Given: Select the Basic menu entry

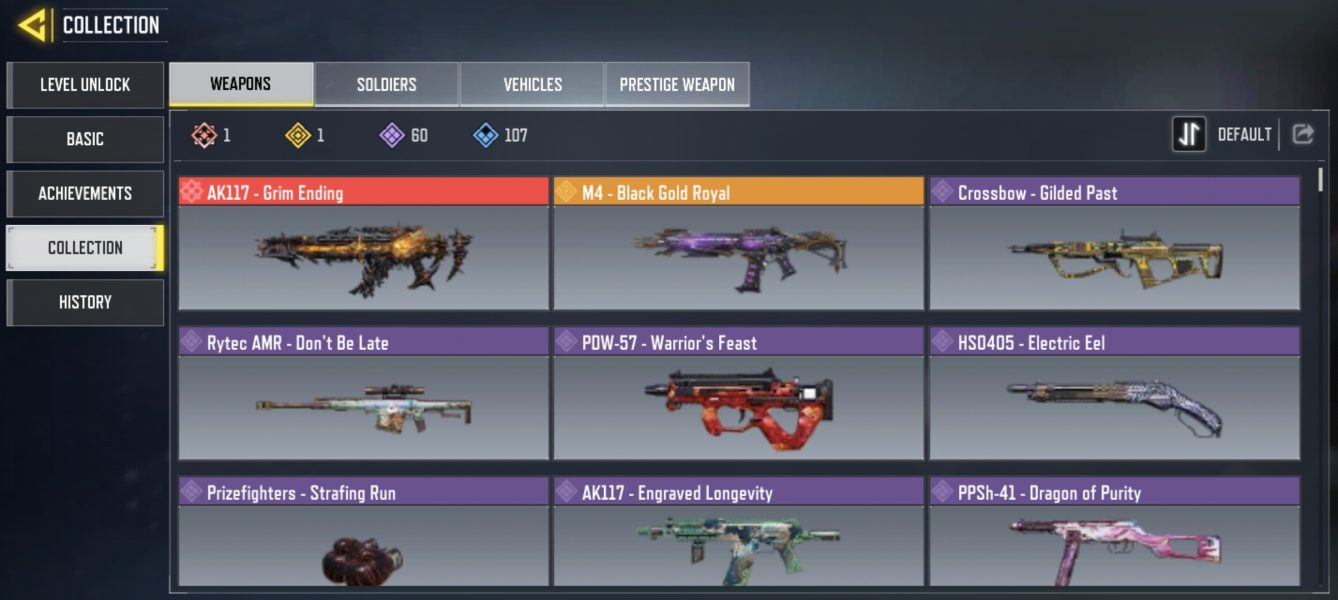Looking at the screenshot, I should [85, 139].
